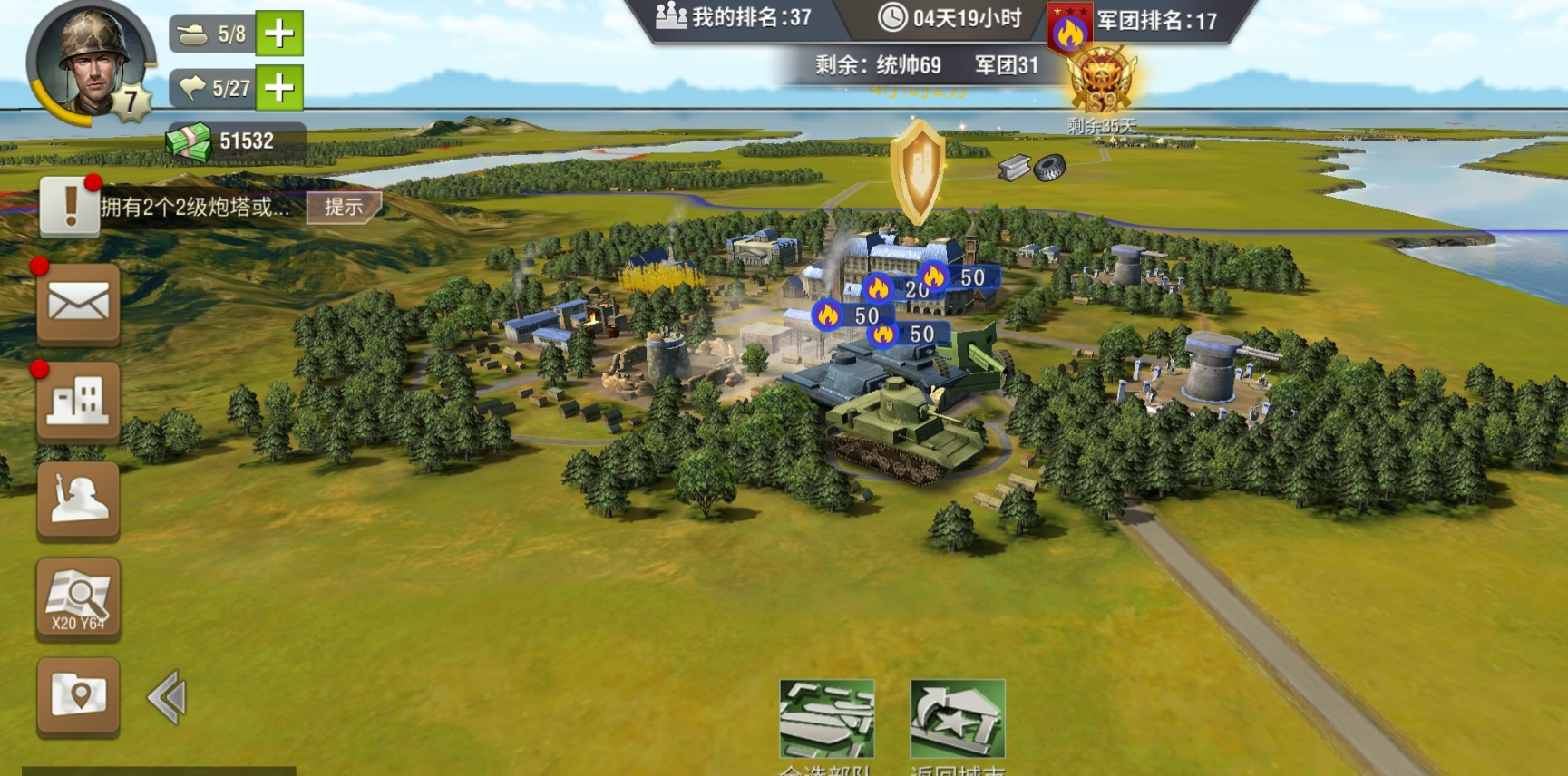This screenshot has width=1568, height=776.
Task: Open the map location bookmarks folder
Action: click(x=79, y=696)
